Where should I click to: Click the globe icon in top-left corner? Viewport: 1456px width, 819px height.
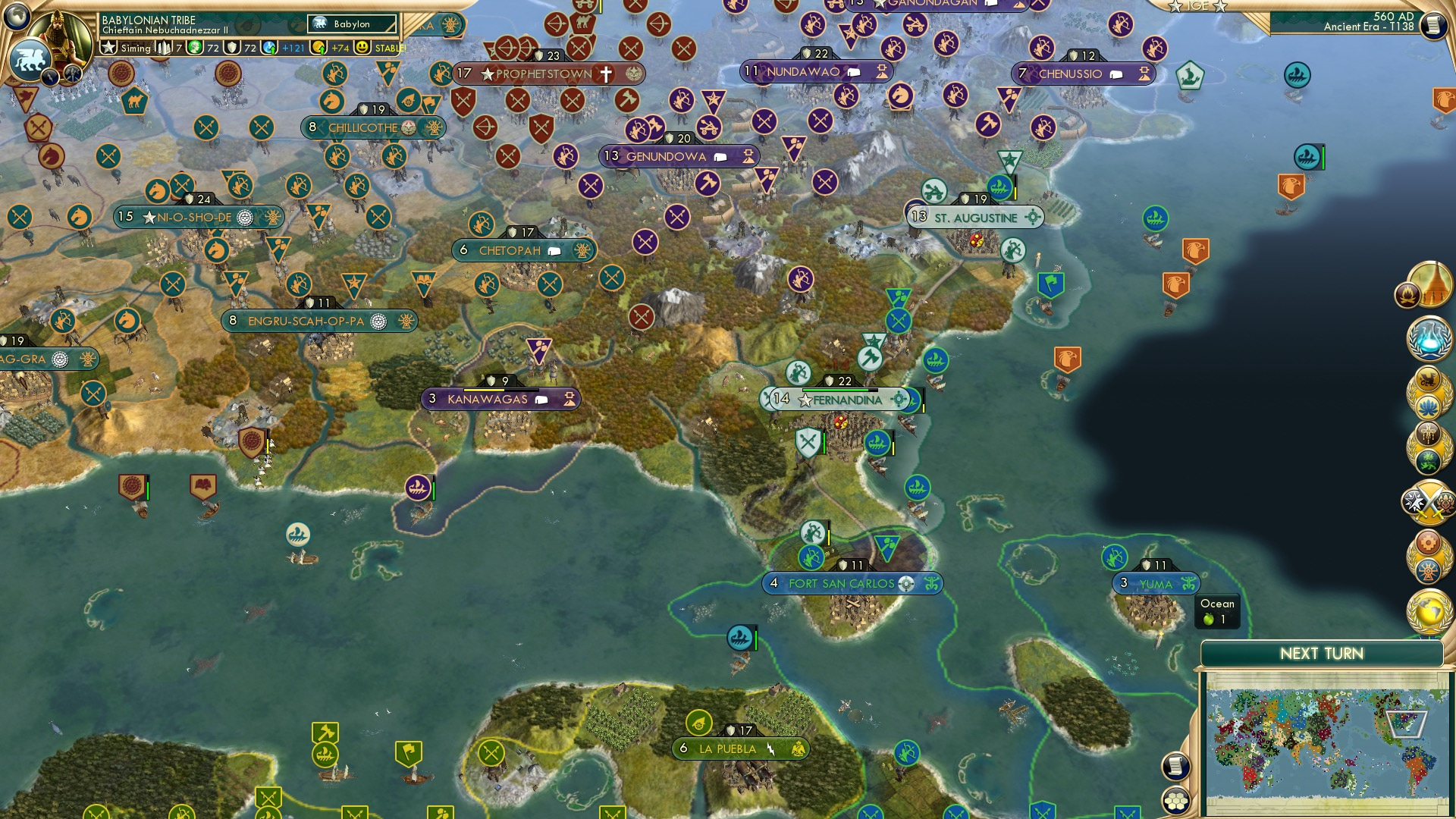[x=17, y=17]
